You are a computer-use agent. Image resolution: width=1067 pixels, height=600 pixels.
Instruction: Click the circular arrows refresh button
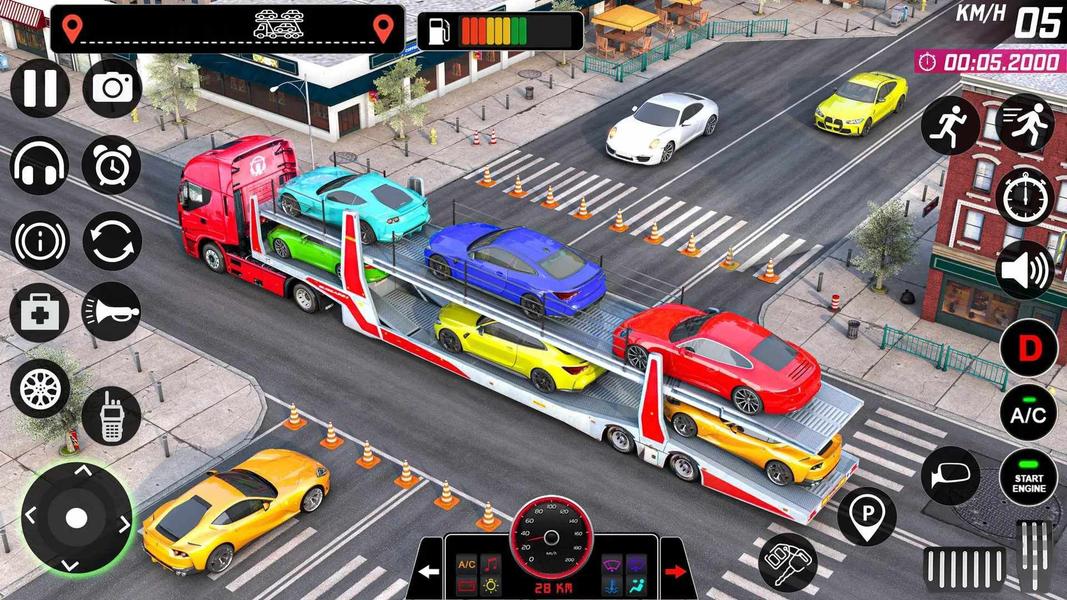[x=112, y=241]
